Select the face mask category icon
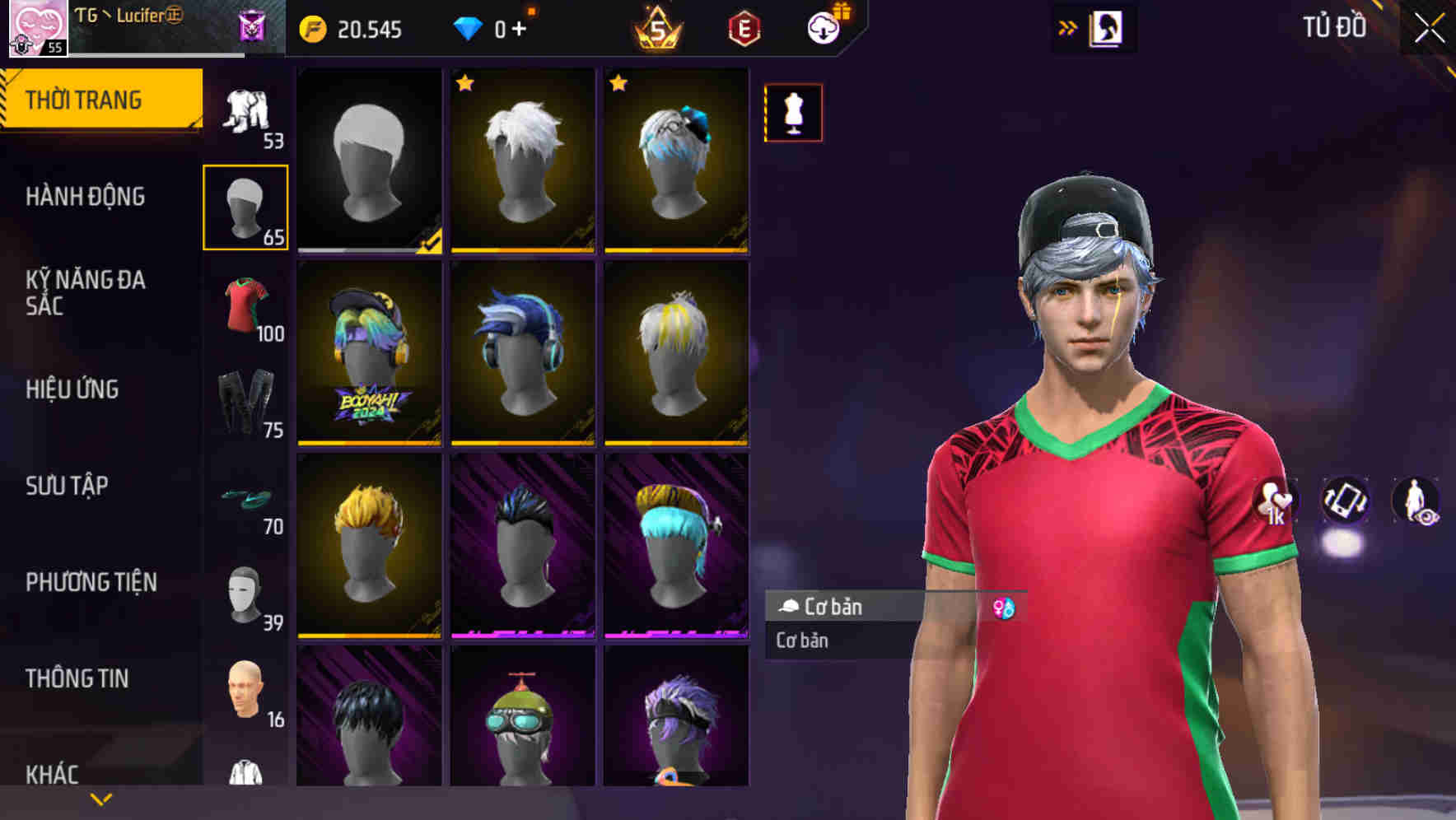The image size is (1456, 820). click(245, 593)
